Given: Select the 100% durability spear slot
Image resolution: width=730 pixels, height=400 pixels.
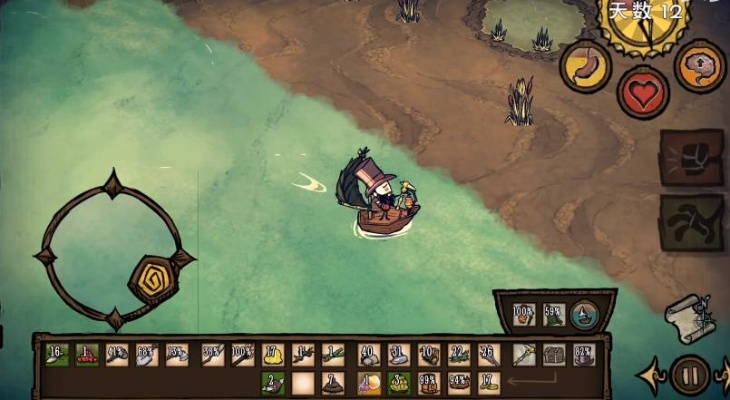Looking at the screenshot, I should 241,354.
